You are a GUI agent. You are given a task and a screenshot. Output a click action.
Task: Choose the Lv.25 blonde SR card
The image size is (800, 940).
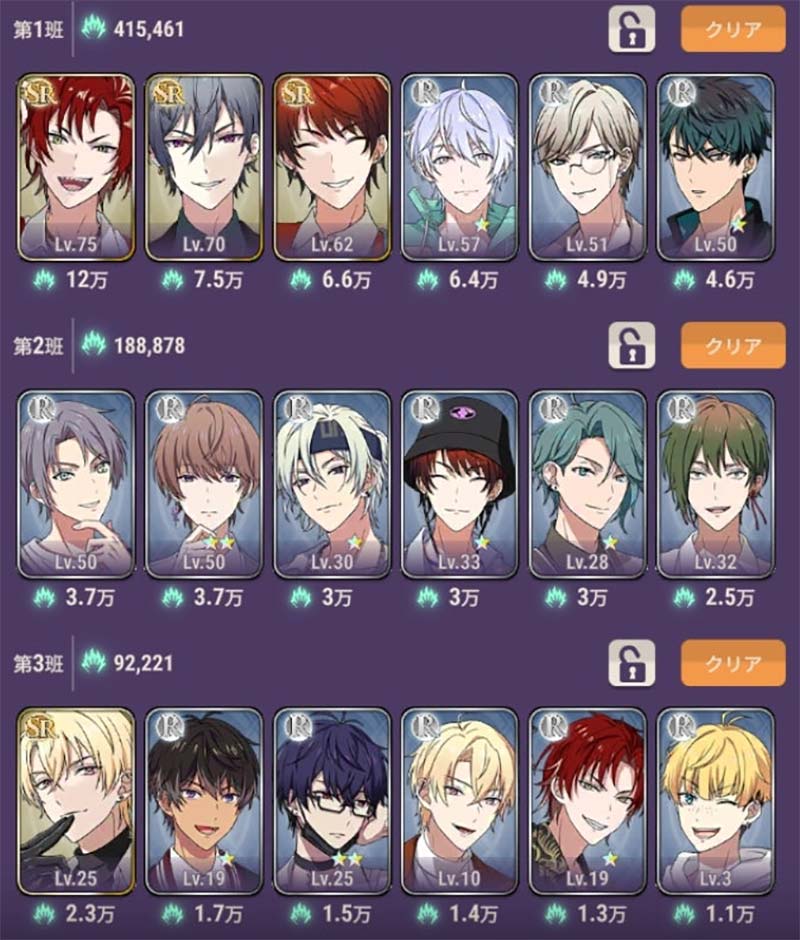(76, 801)
